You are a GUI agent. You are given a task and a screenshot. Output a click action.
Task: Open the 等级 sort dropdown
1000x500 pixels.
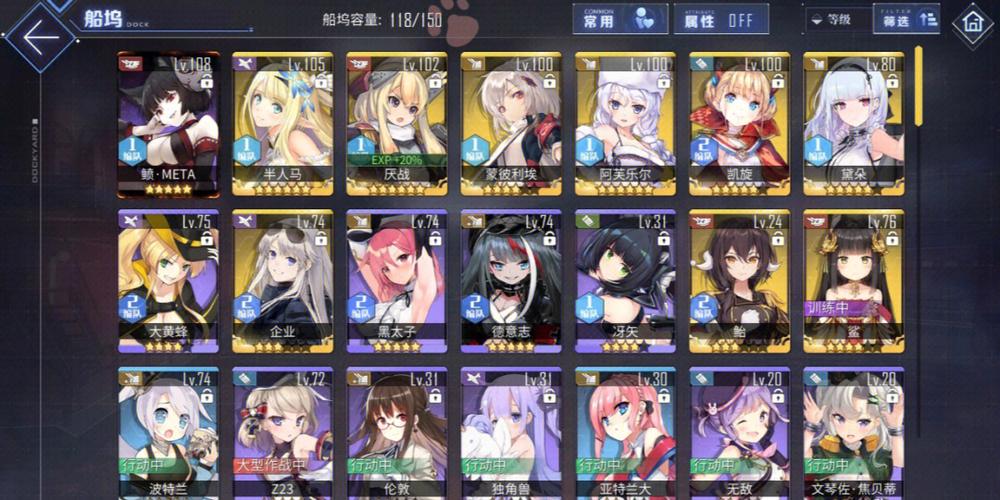(x=831, y=19)
